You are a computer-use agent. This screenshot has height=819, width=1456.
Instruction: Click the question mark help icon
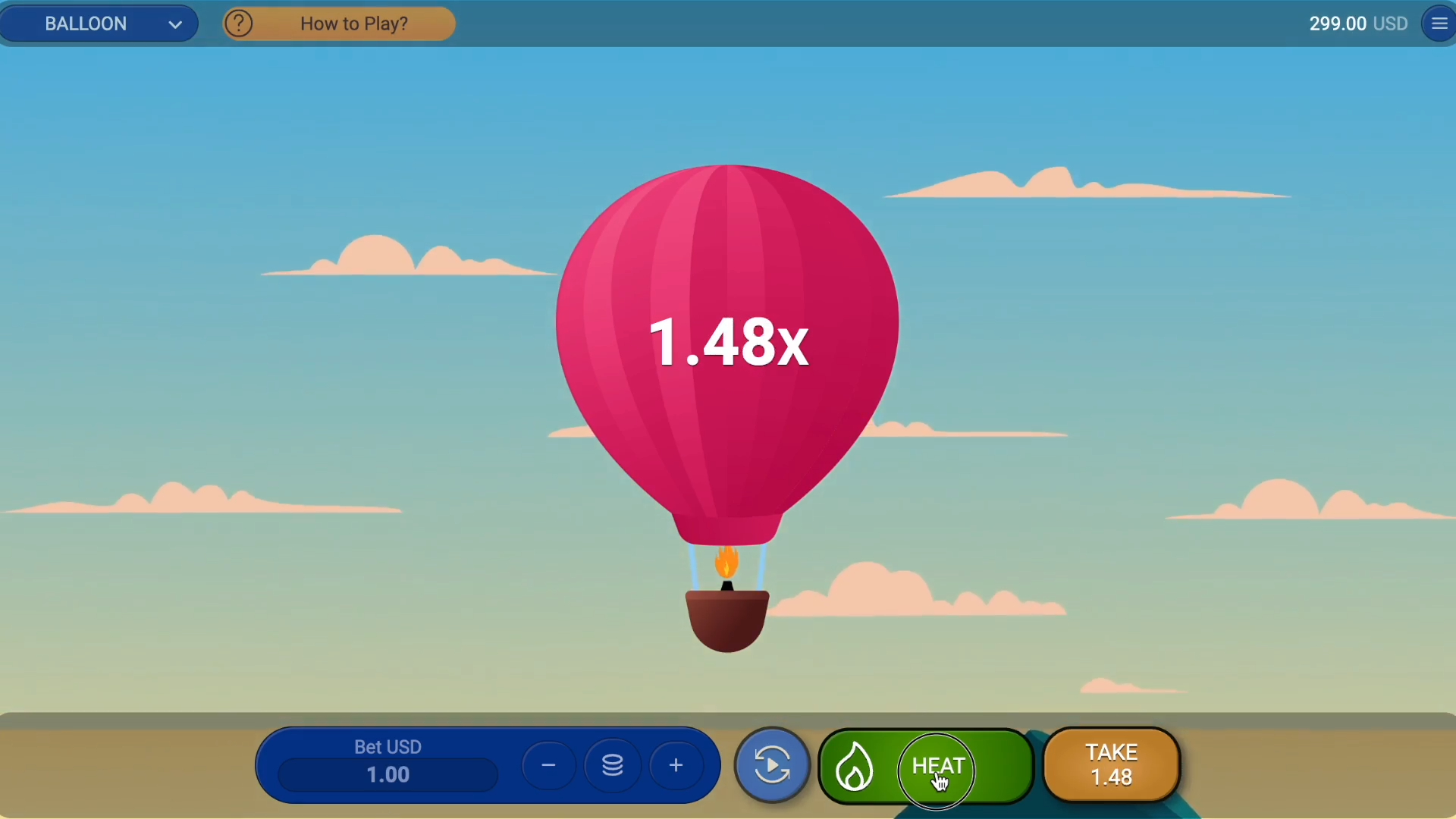click(x=239, y=23)
